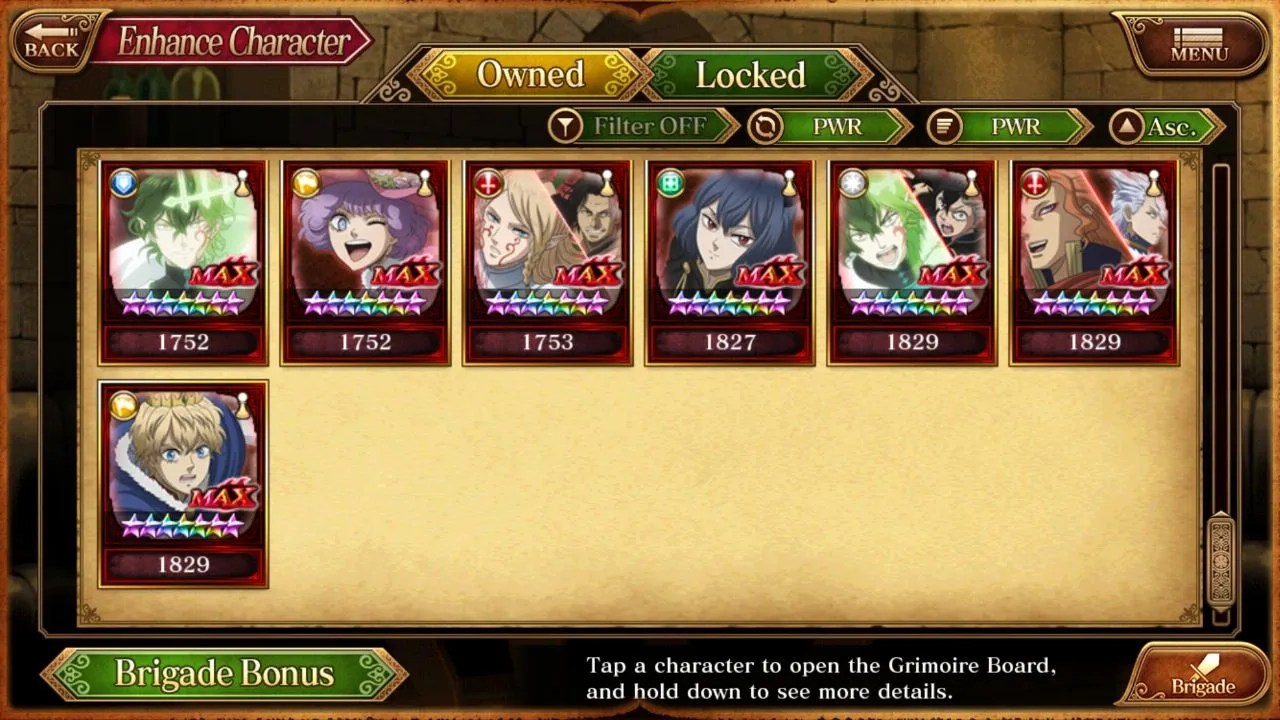
Task: Select the blond crowned character card
Action: [183, 484]
